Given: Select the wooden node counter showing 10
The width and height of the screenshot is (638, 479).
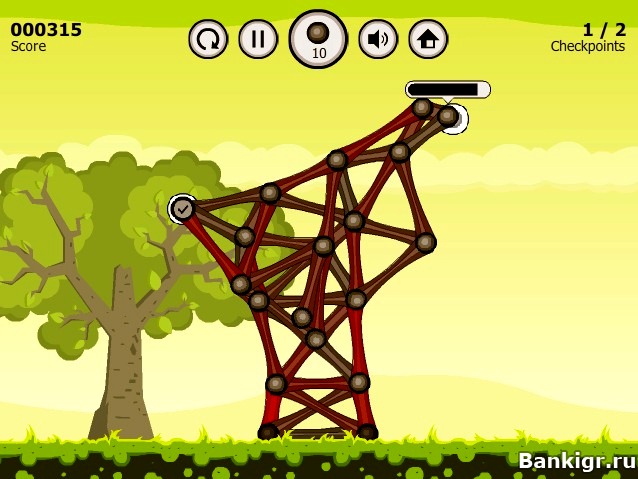Looking at the screenshot, I should (x=318, y=39).
